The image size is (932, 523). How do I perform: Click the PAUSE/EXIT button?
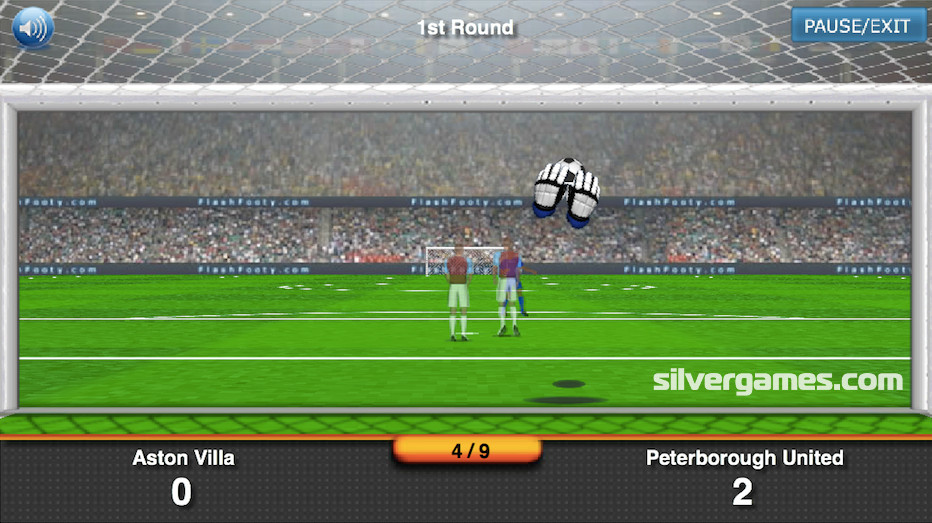(x=857, y=26)
